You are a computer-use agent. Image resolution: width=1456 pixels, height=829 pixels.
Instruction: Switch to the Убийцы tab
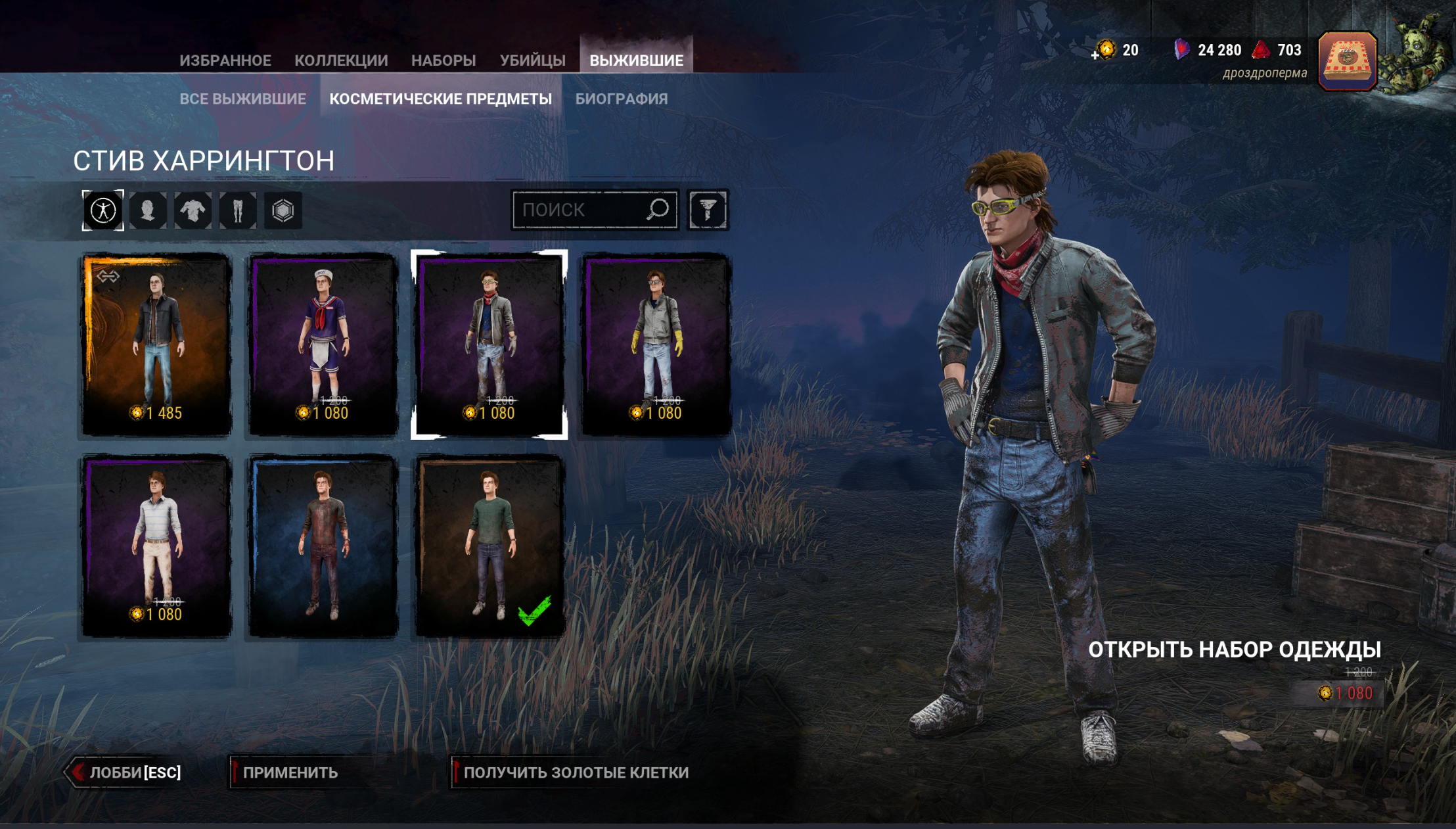532,60
